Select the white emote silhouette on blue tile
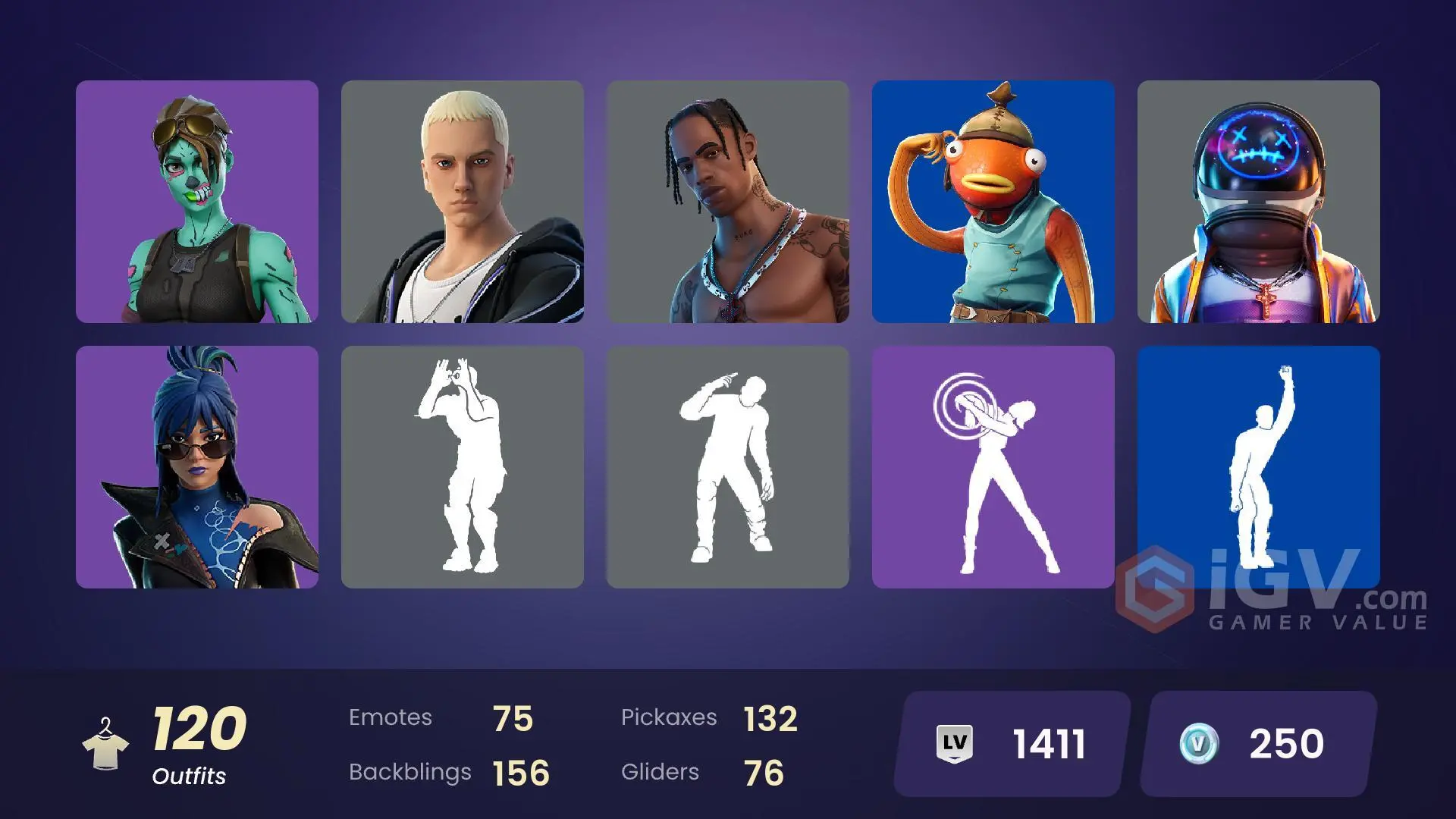Image resolution: width=1456 pixels, height=819 pixels. (x=1259, y=466)
